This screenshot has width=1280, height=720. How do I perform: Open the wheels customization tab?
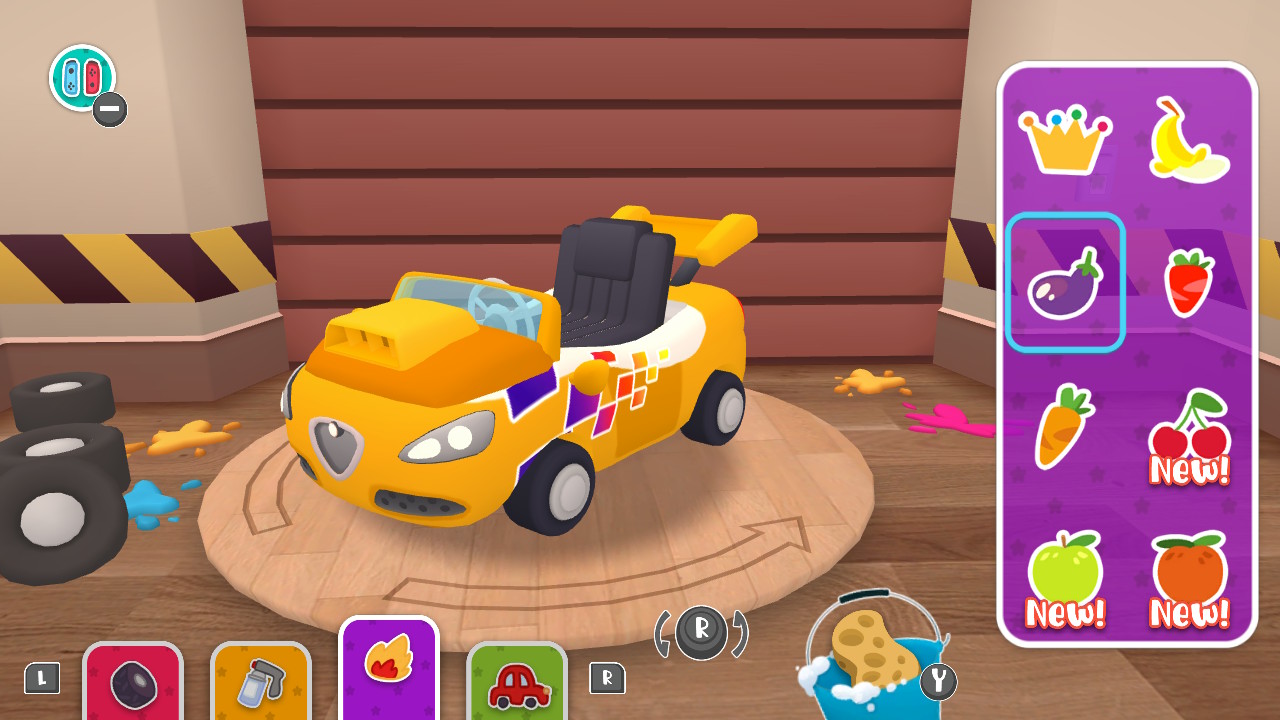[133, 685]
